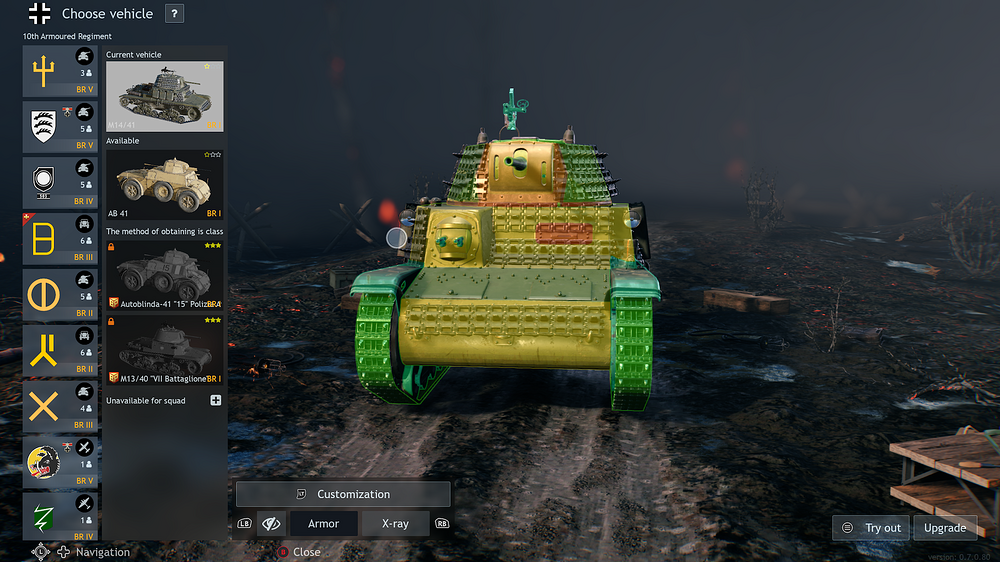Viewport: 1000px width, 562px height.
Task: Expand the Unavailable for squad section
Action: coord(215,401)
